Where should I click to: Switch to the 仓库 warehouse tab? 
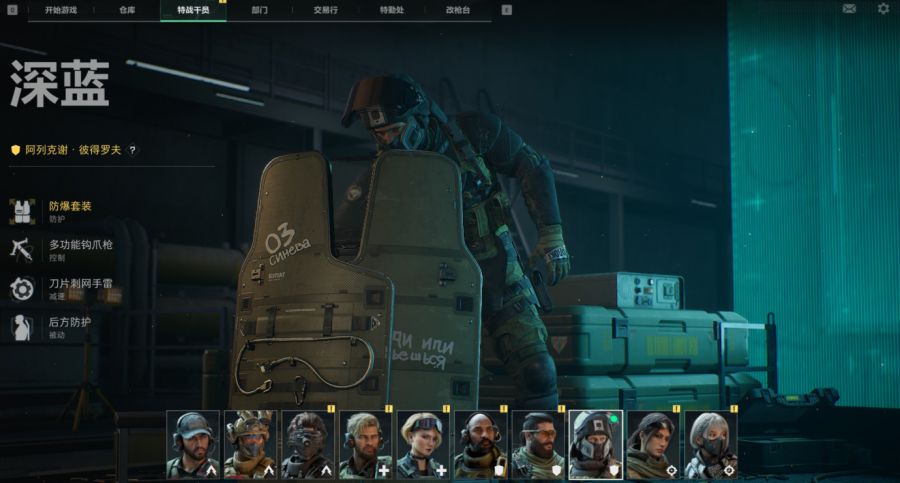(127, 9)
